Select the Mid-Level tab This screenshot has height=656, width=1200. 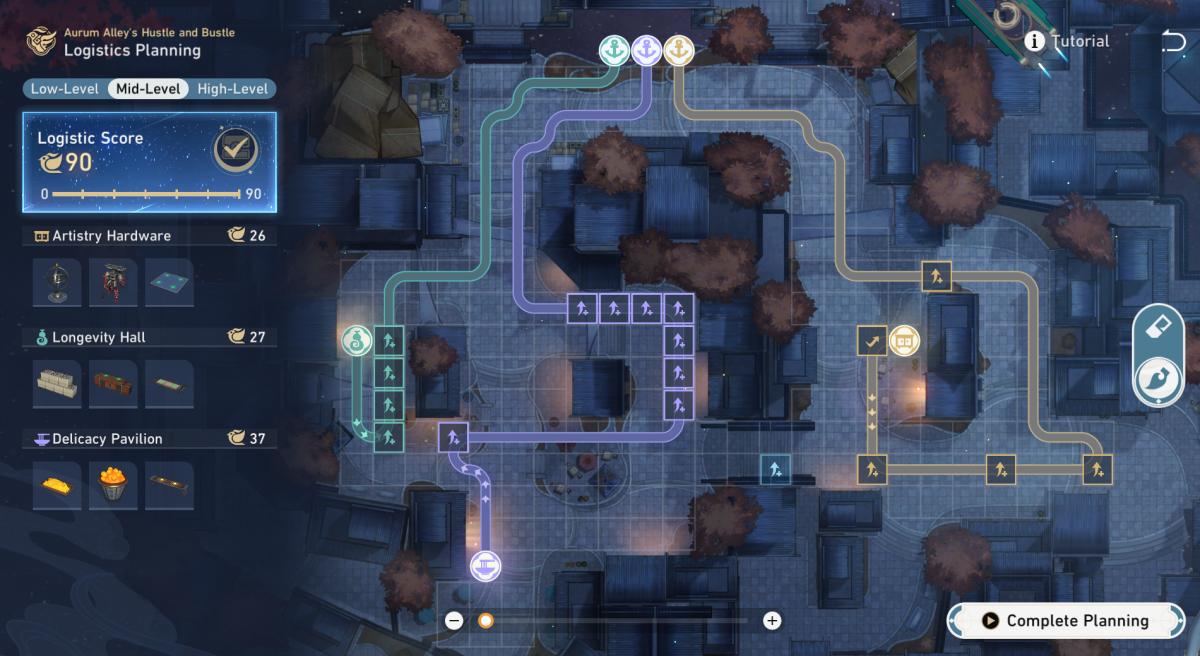click(148, 89)
